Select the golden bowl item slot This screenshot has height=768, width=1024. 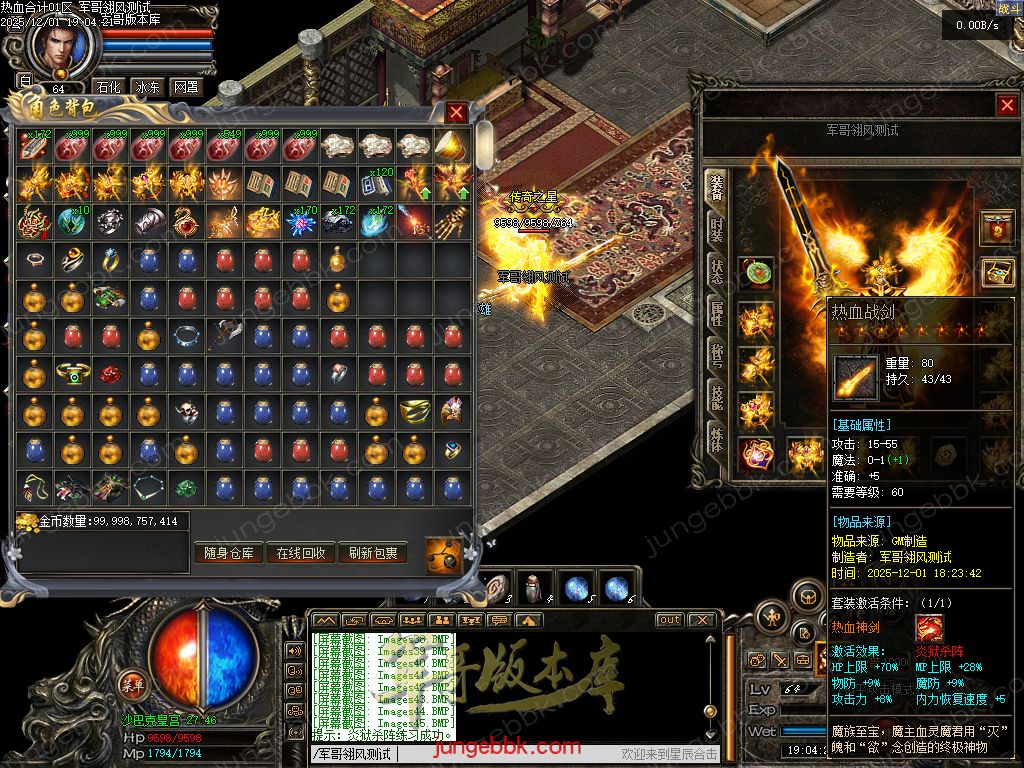pos(414,412)
